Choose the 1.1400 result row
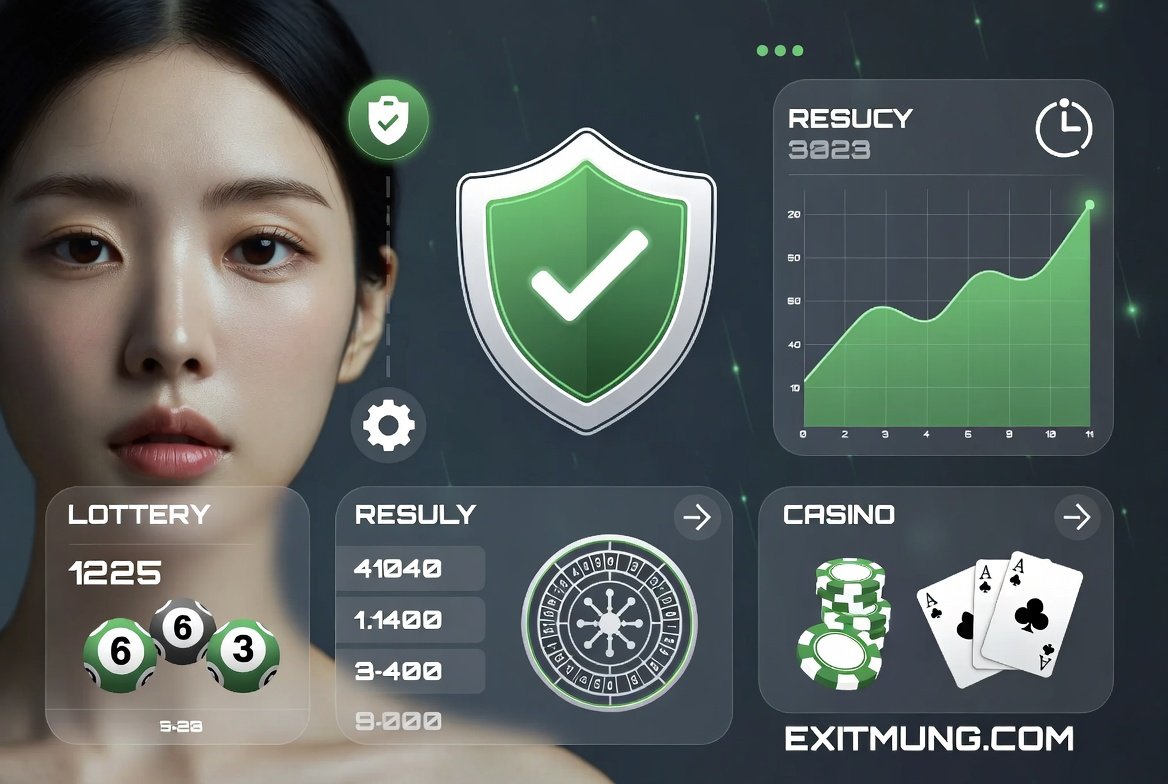Image resolution: width=1168 pixels, height=784 pixels. pyautogui.click(x=410, y=620)
